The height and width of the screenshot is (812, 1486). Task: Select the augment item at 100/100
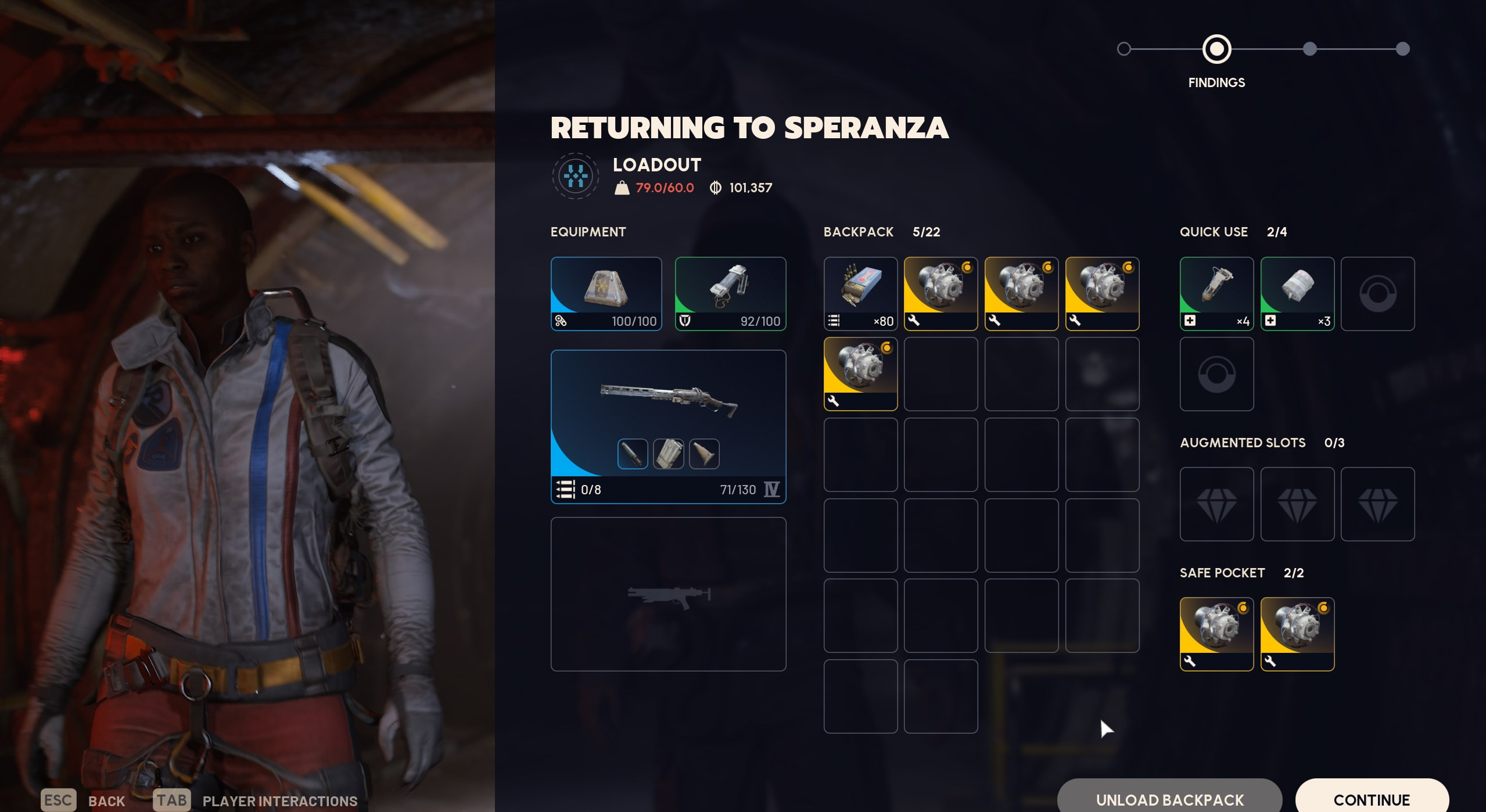(x=606, y=293)
